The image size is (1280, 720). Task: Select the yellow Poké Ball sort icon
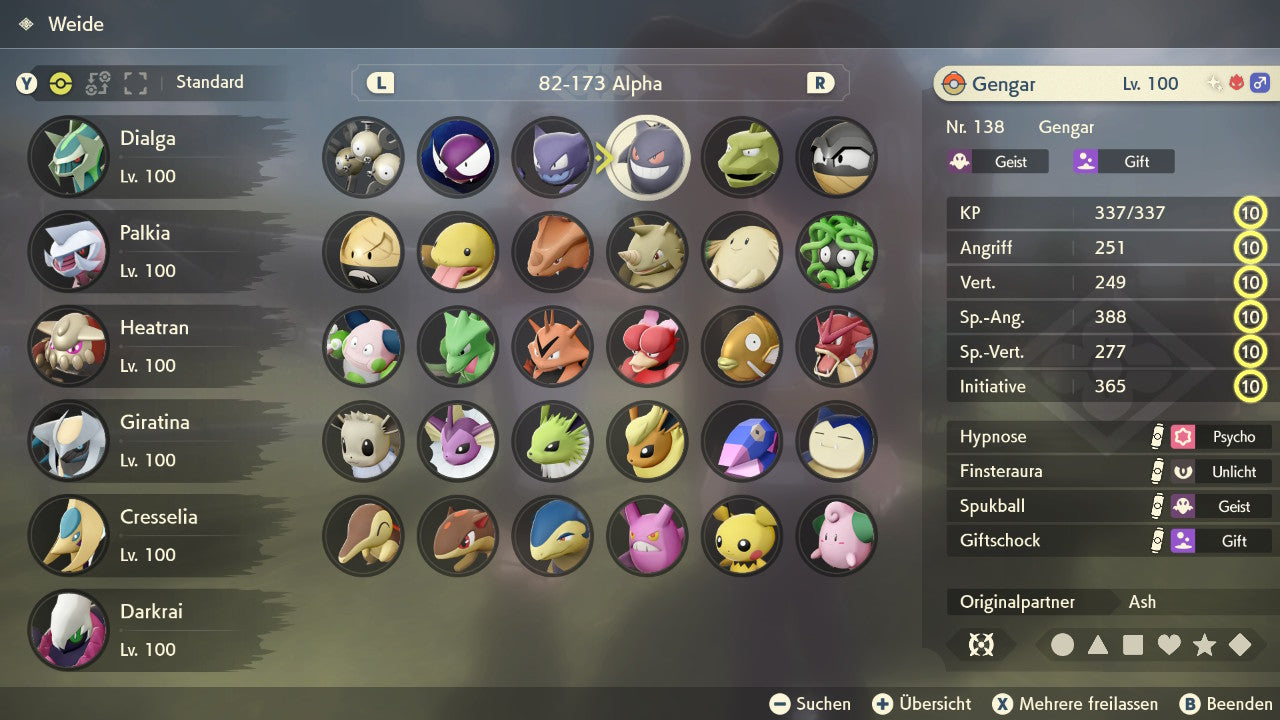pos(60,84)
